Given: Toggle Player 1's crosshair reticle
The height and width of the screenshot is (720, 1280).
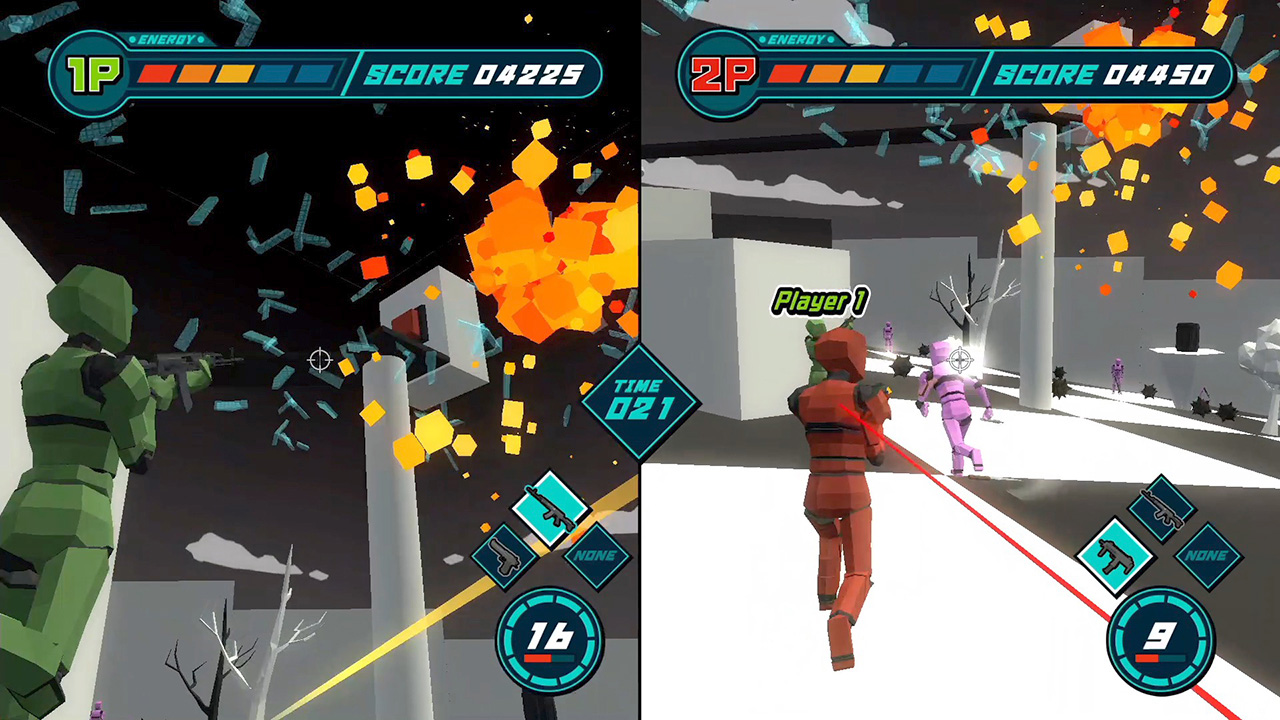Looking at the screenshot, I should [320, 361].
